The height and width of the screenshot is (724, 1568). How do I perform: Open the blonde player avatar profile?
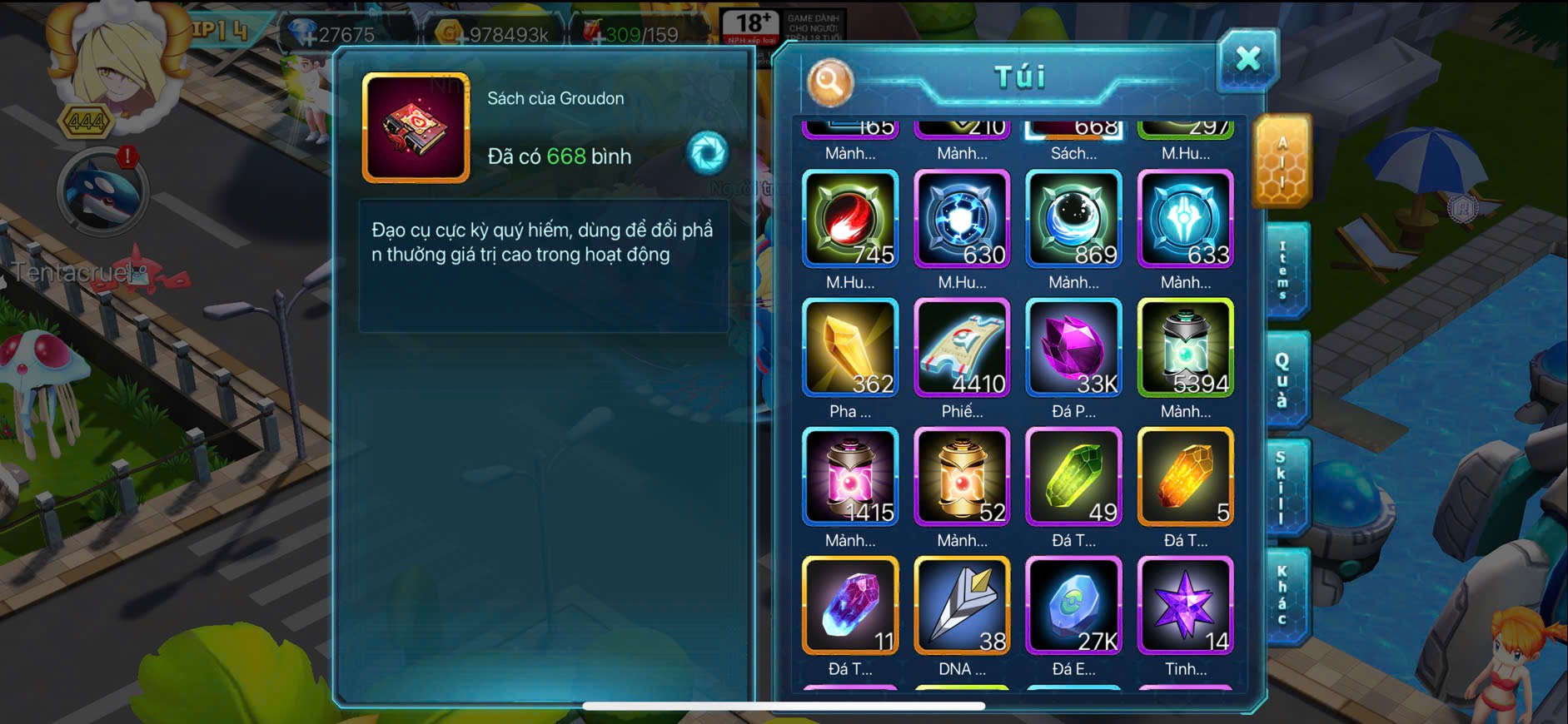pos(115,67)
